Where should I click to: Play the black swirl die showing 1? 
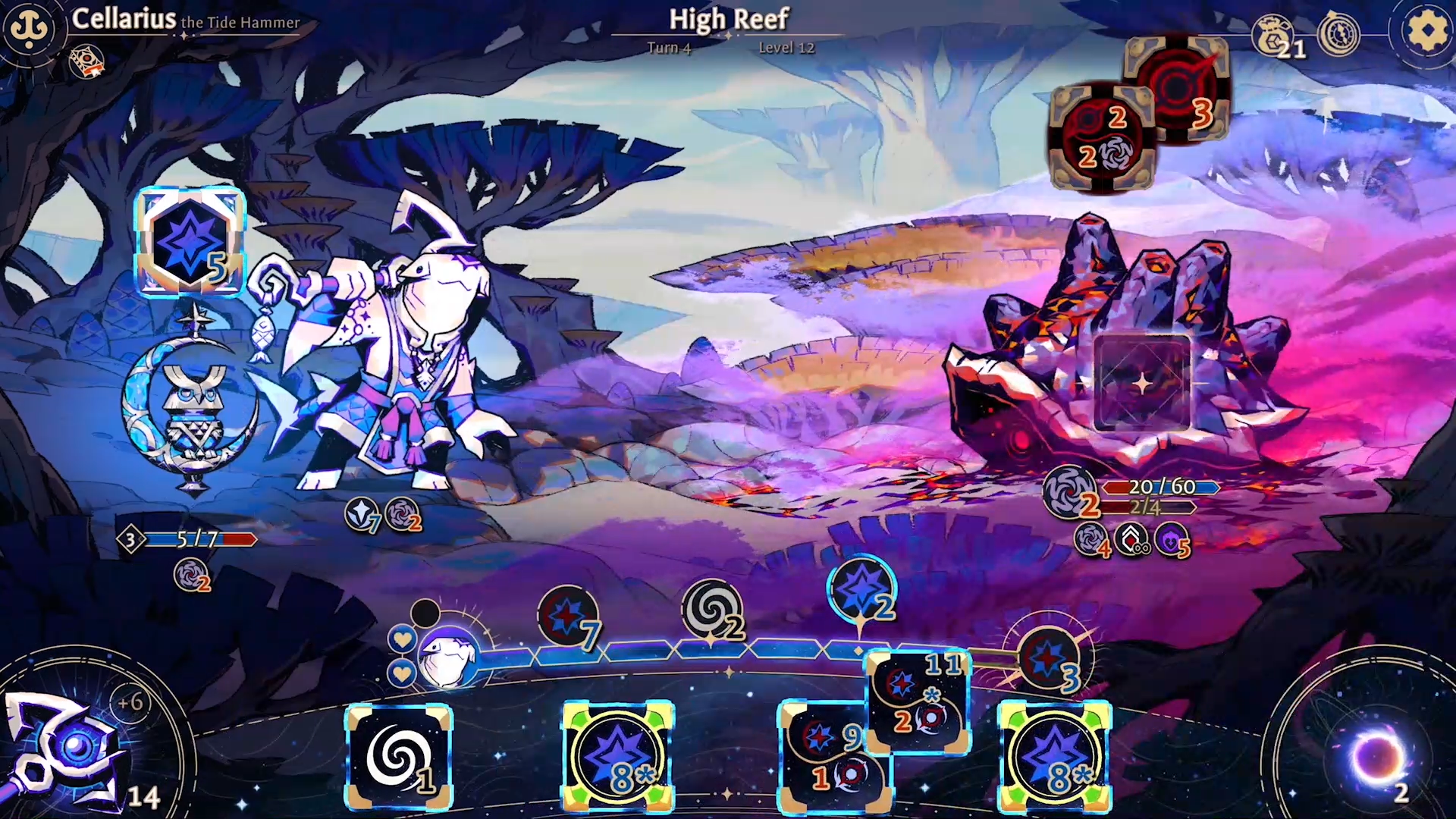[399, 758]
